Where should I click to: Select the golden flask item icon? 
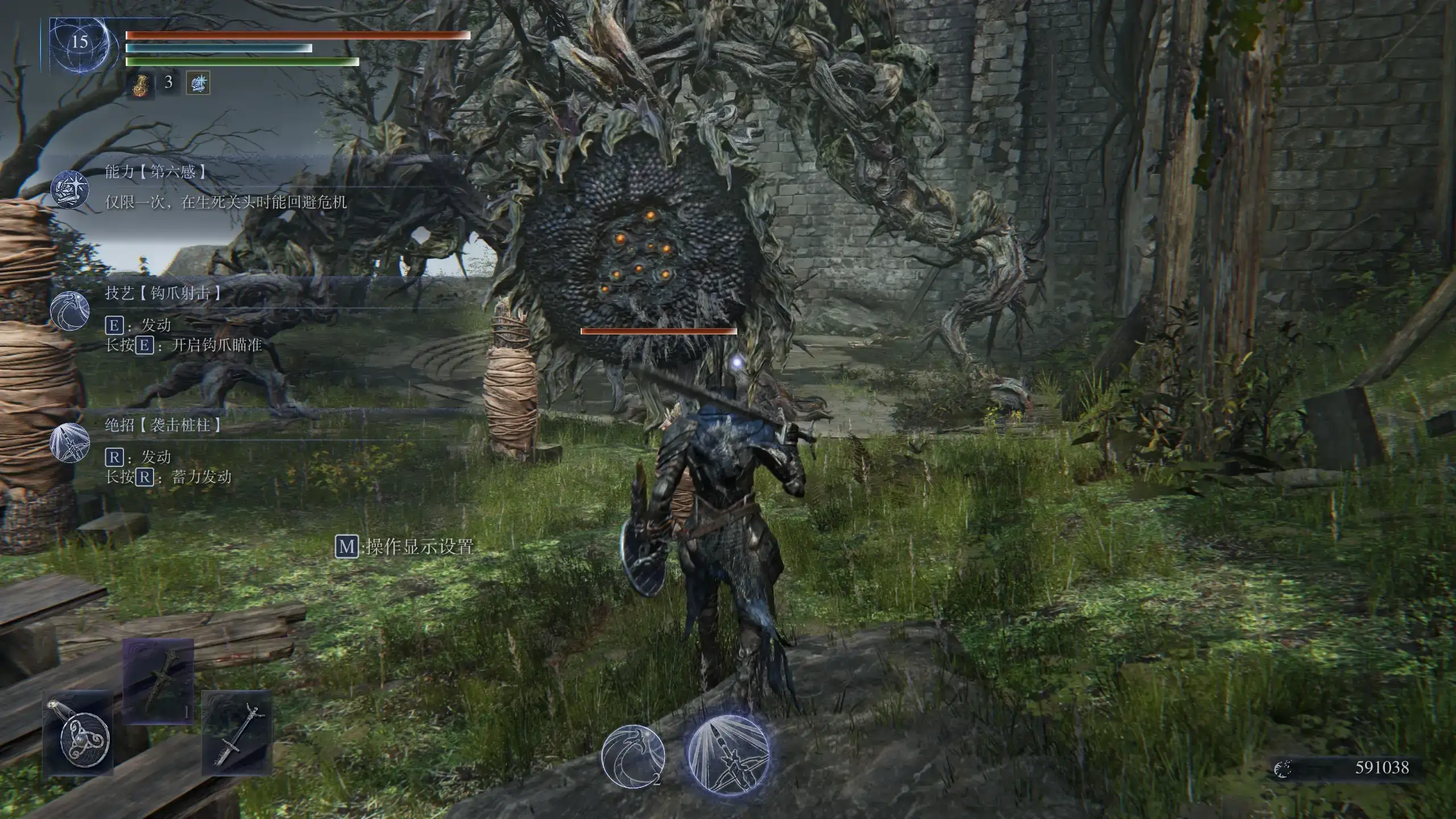(140, 84)
